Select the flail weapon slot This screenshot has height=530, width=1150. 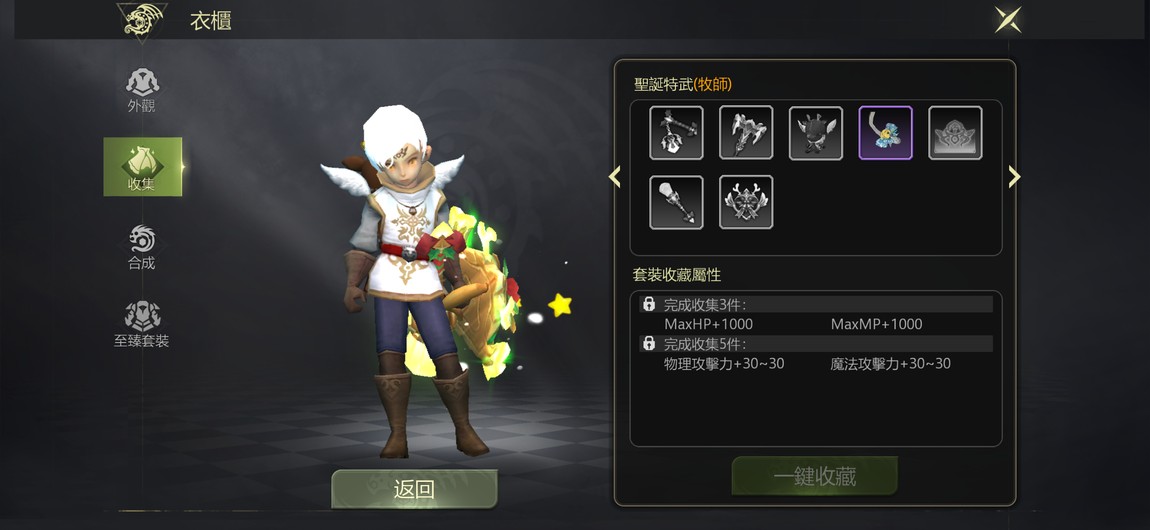tap(676, 133)
